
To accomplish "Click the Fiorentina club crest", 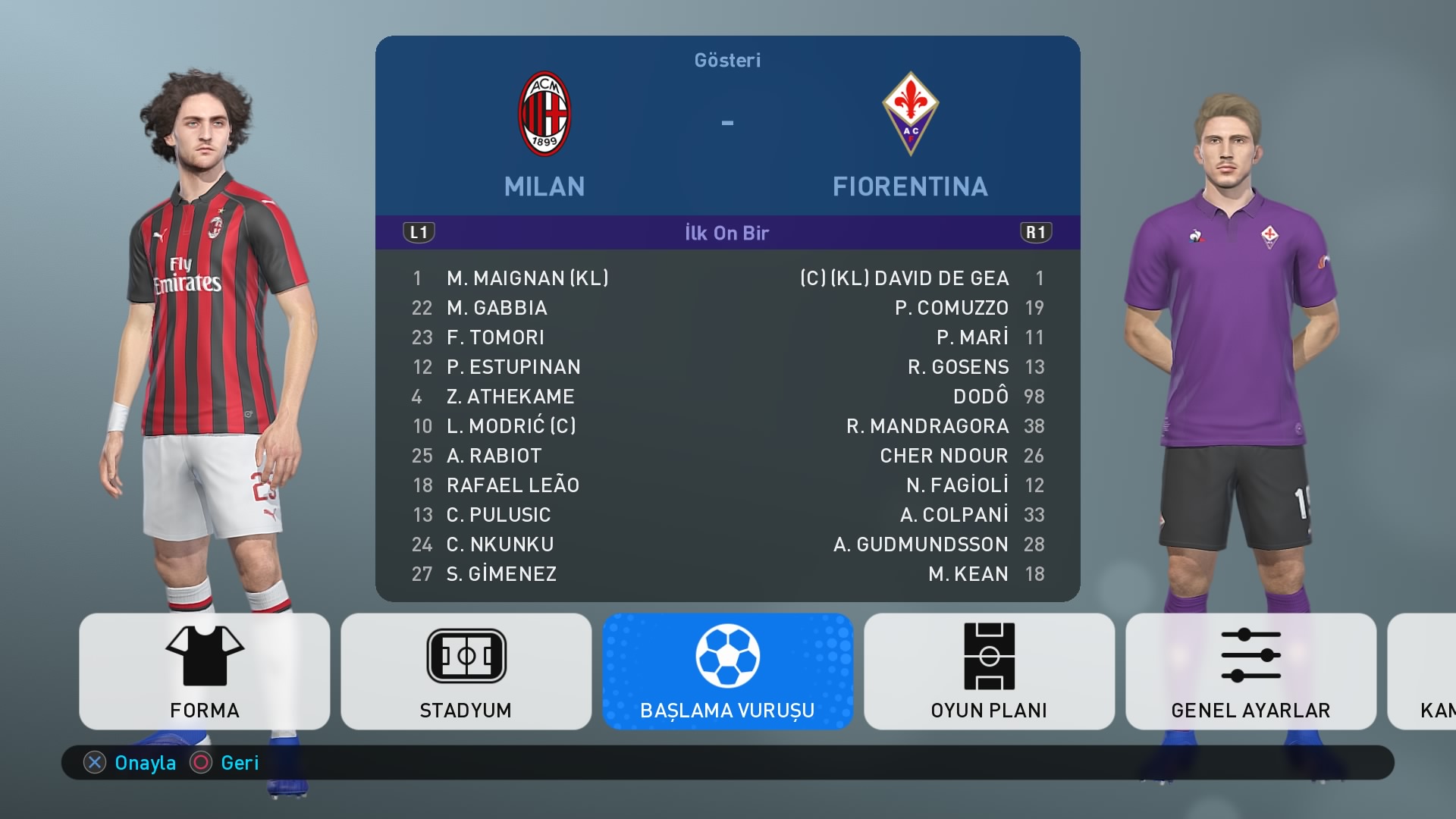I will (910, 114).
